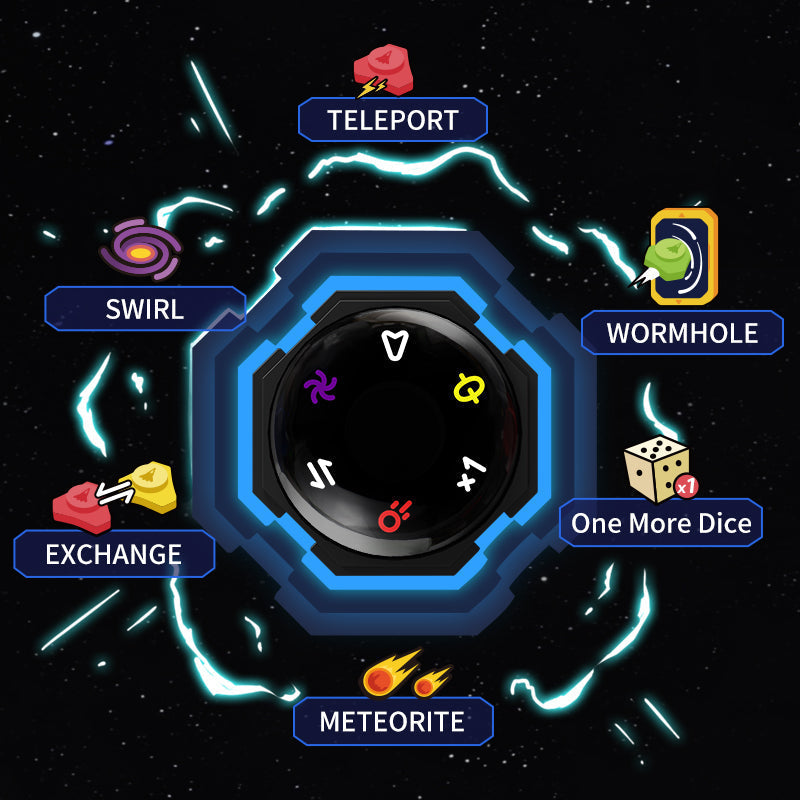Select the white teleport symbol on the die
The width and height of the screenshot is (800, 800).
click(397, 345)
